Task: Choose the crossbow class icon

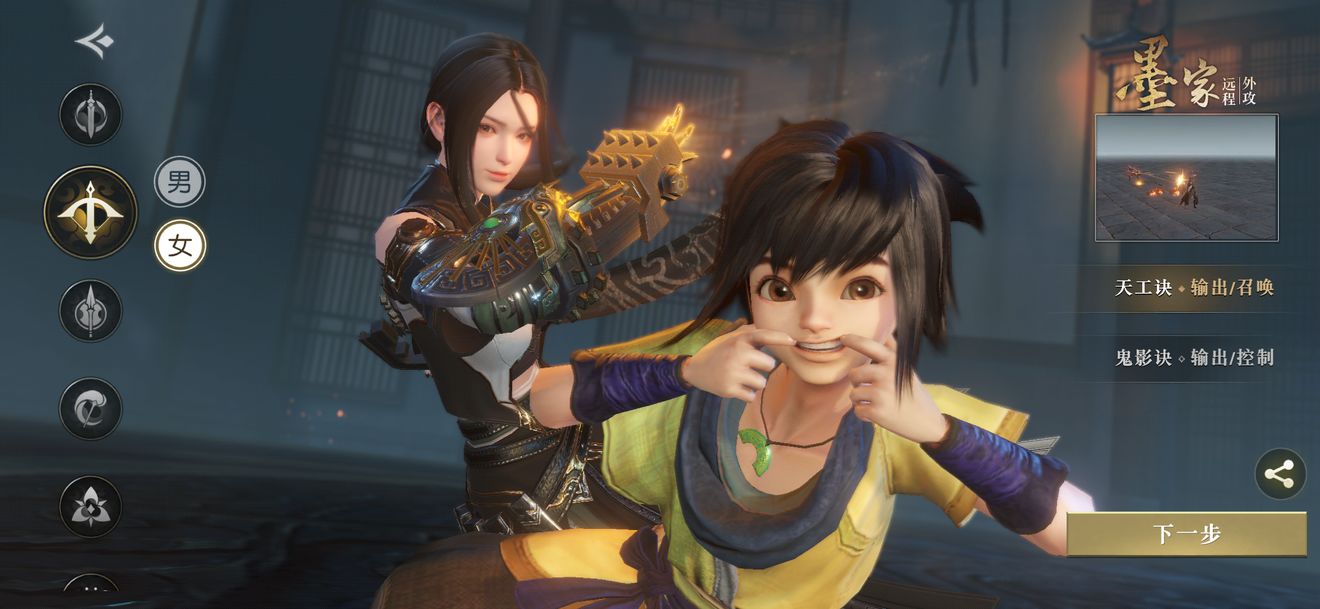Action: point(91,212)
